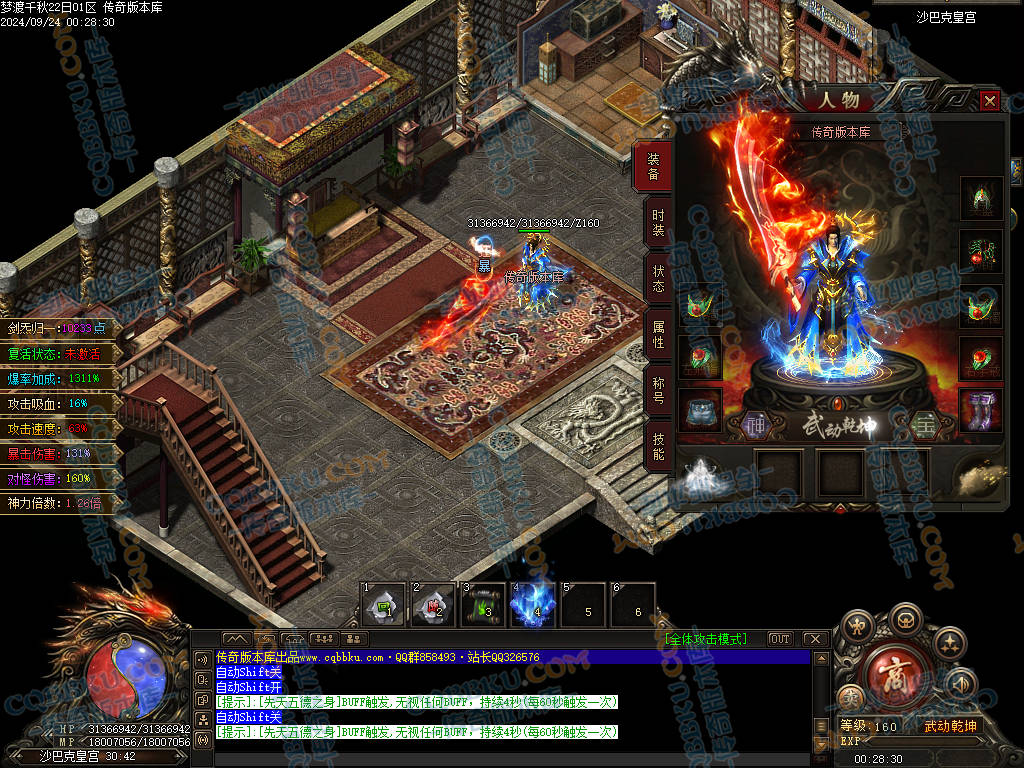Toggle the sound speaker button
1024x768 pixels.
point(960,685)
